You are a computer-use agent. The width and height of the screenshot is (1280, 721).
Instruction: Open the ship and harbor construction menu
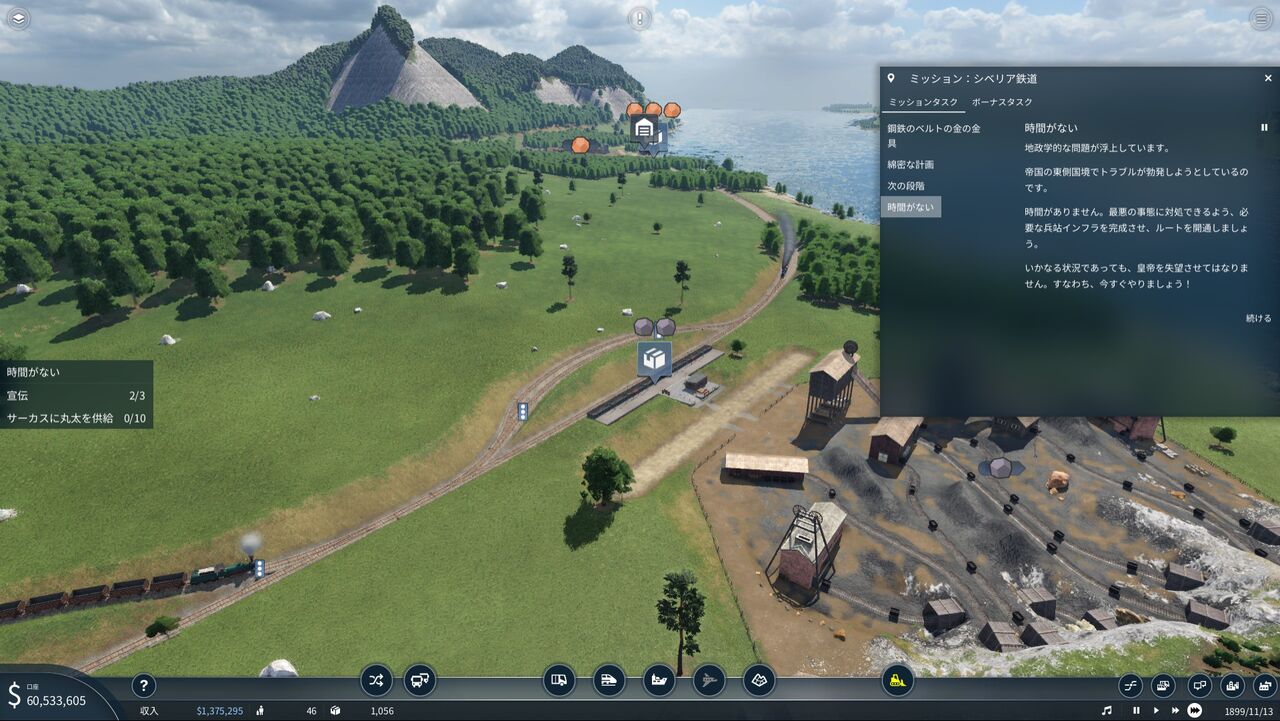(659, 681)
